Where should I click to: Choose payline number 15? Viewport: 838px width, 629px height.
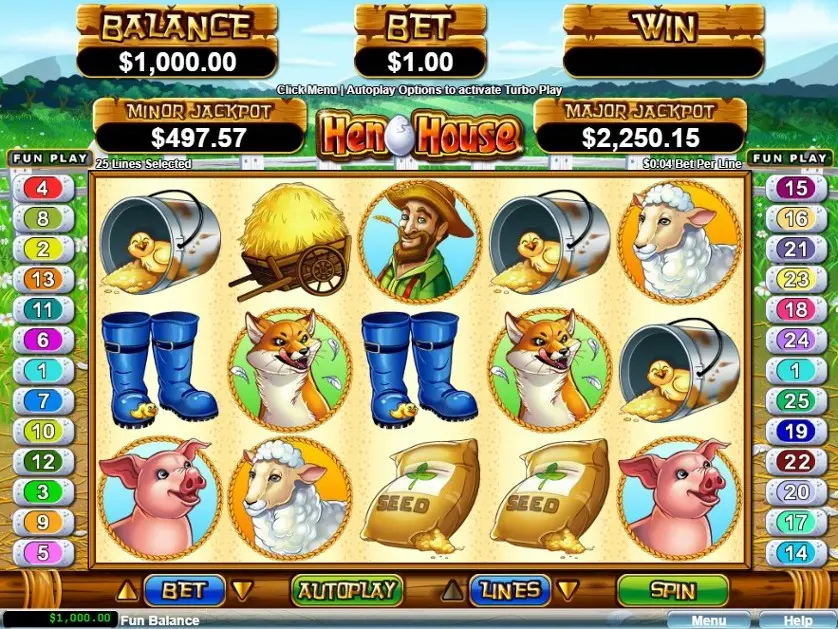point(795,188)
